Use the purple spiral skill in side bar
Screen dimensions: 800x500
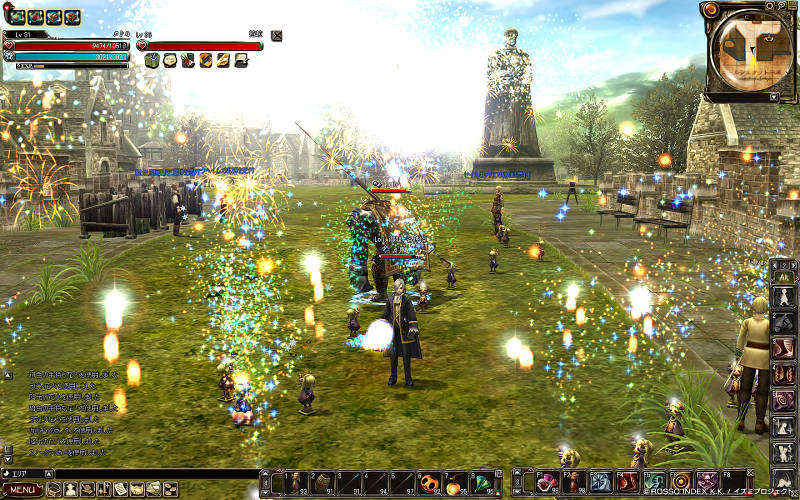(785, 401)
